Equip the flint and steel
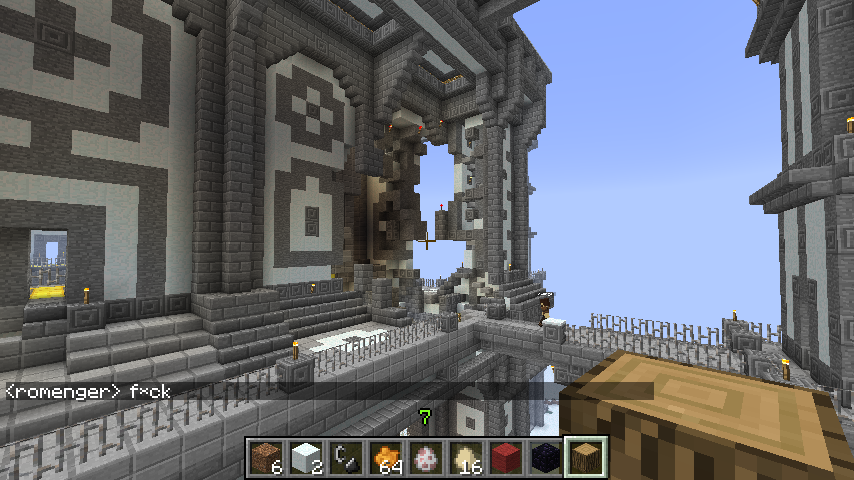 347,458
